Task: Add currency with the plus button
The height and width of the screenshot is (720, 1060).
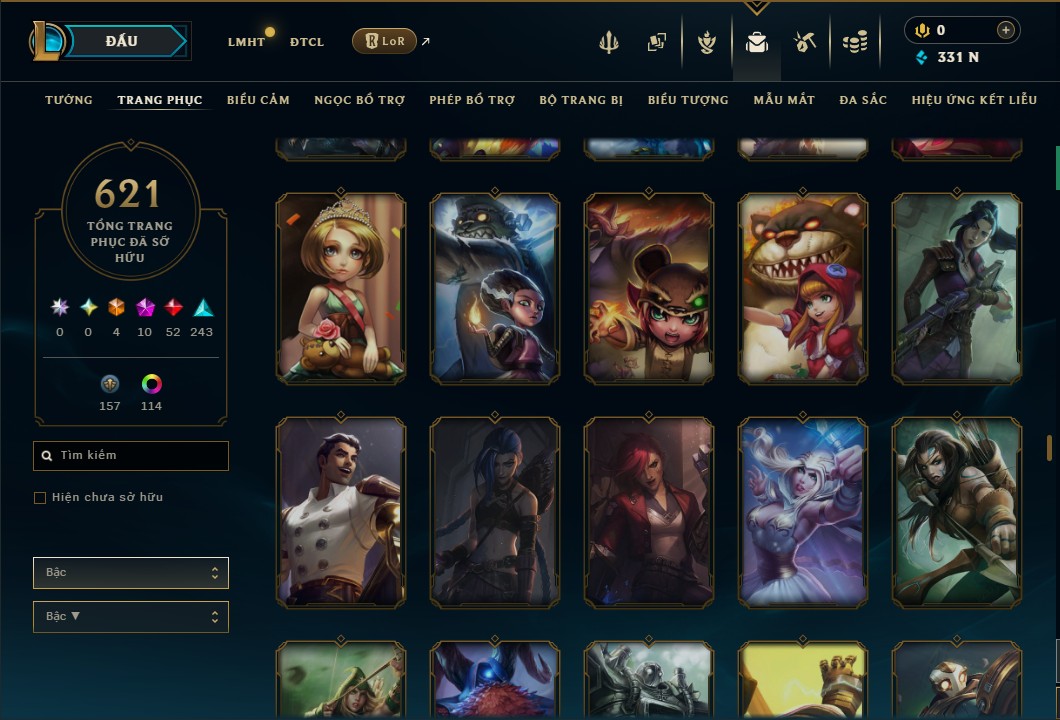Action: click(x=1005, y=30)
